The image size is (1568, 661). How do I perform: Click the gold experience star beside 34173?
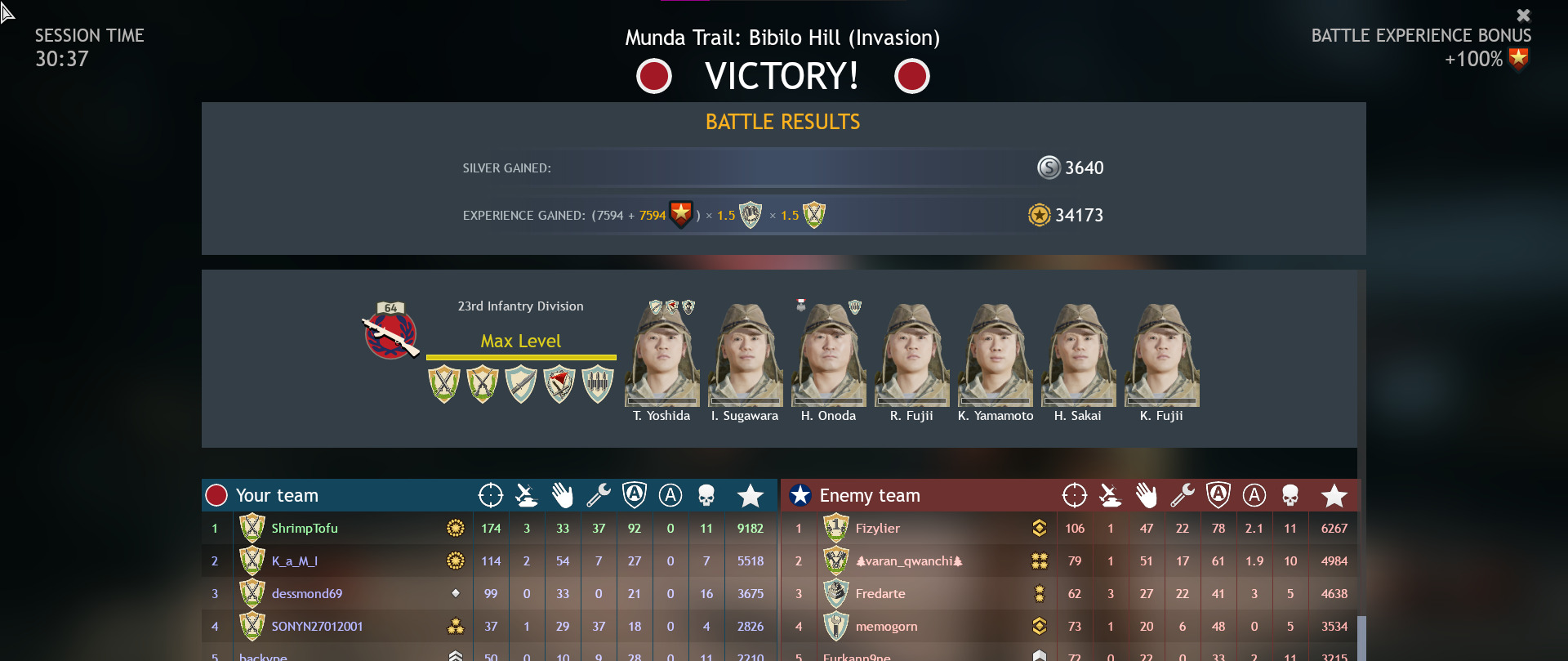[1039, 216]
